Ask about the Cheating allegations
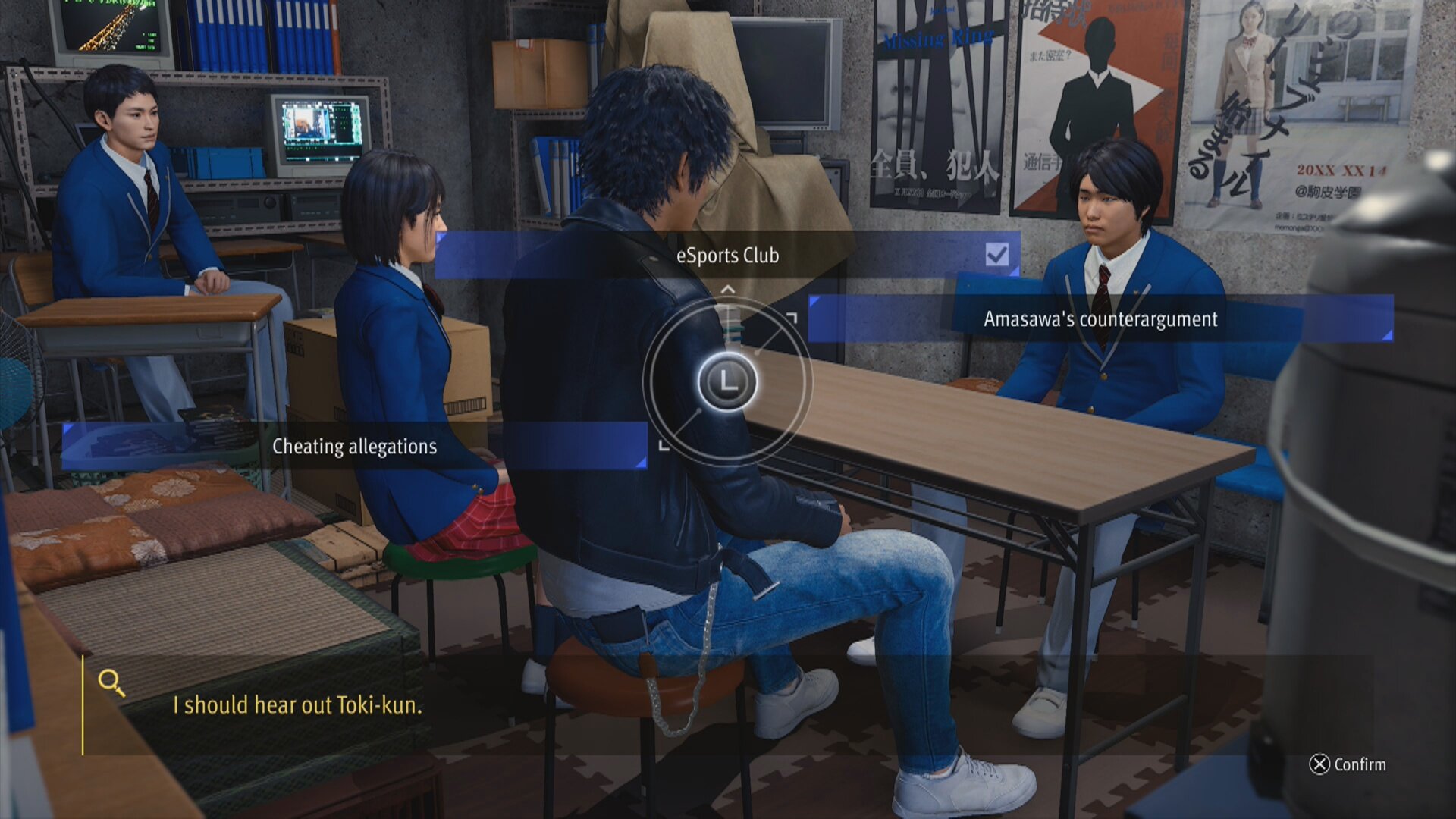1456x819 pixels. [354, 447]
